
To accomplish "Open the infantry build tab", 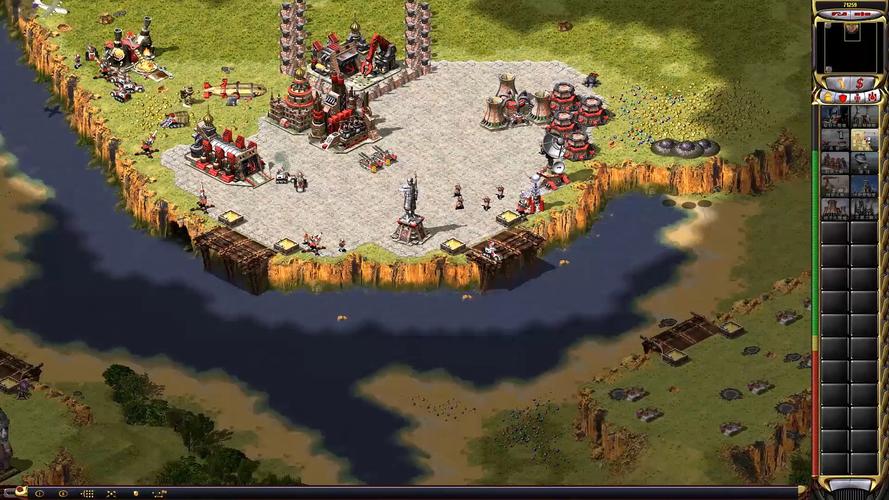I will tap(856, 97).
